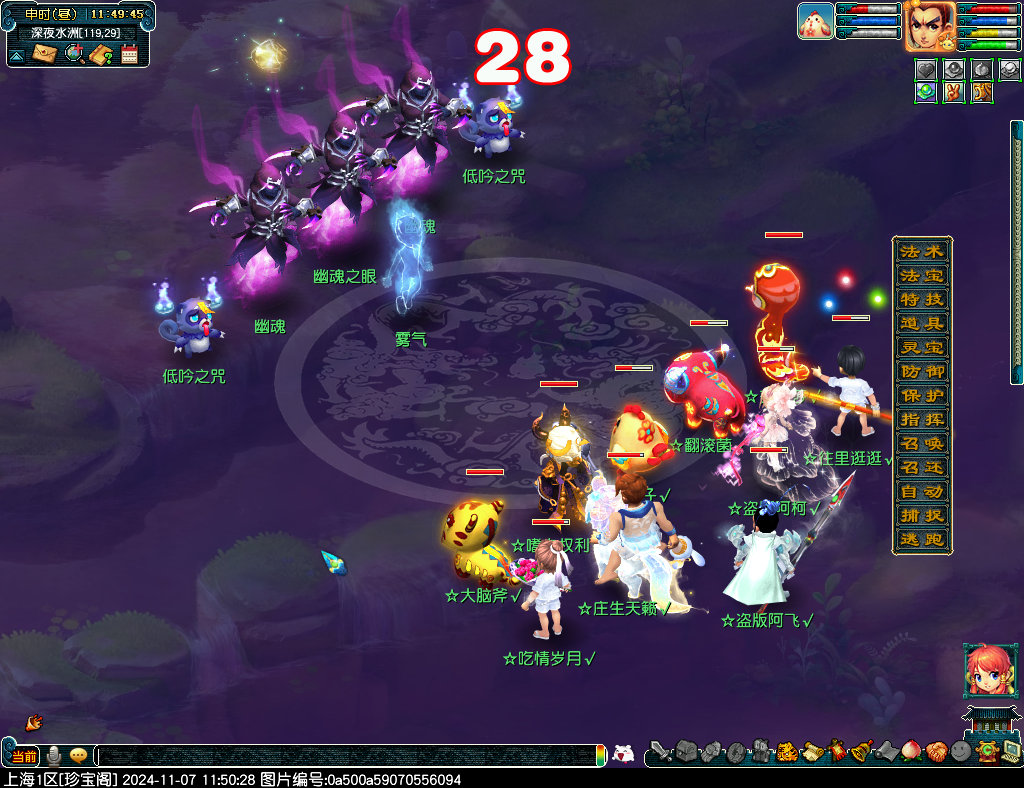Open the 法宝 treasure menu
This screenshot has width=1024, height=788.
[921, 275]
